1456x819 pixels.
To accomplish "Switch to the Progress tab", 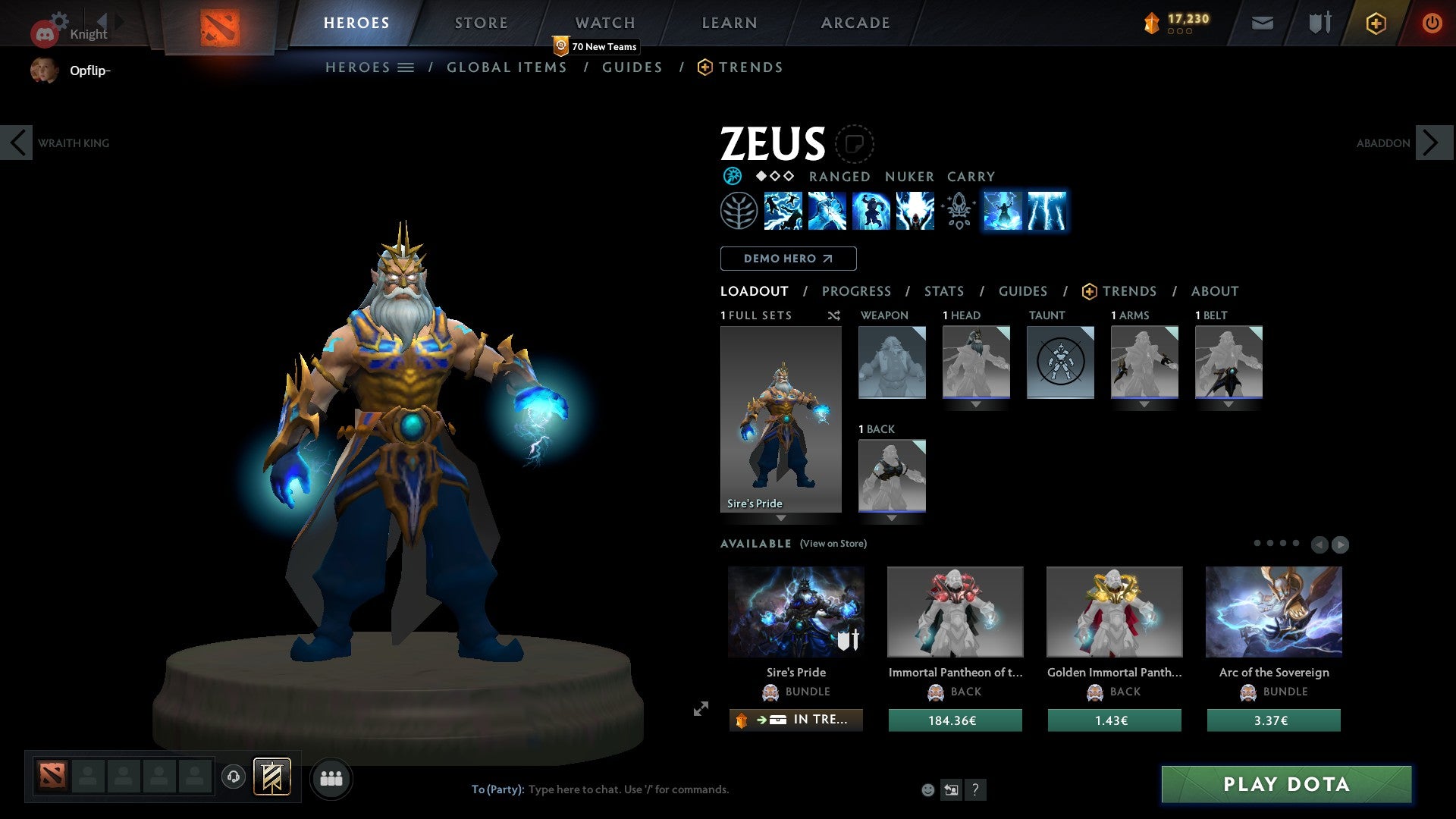I will click(x=857, y=291).
